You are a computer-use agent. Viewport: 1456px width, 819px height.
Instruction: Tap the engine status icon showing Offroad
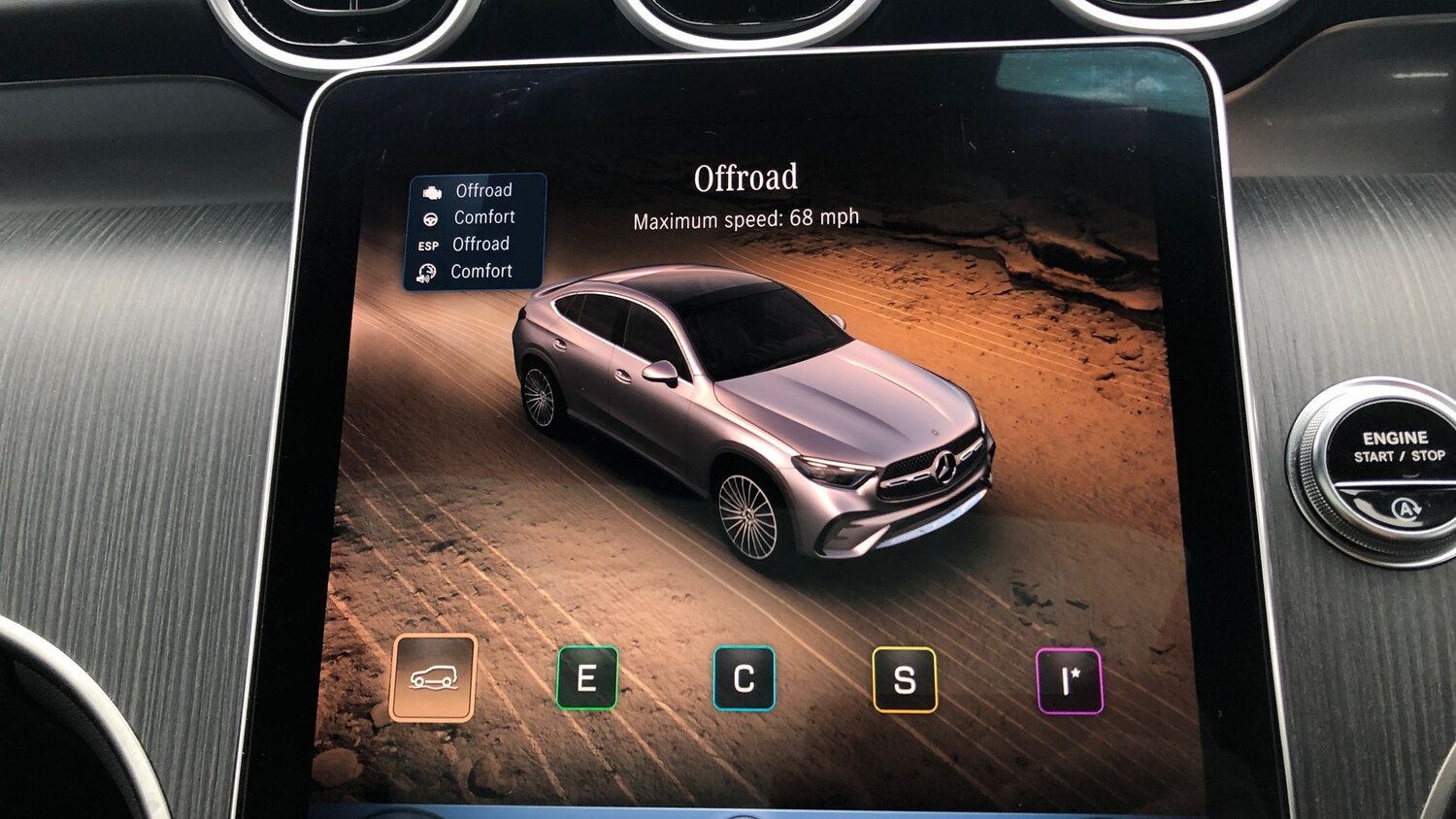(430, 190)
